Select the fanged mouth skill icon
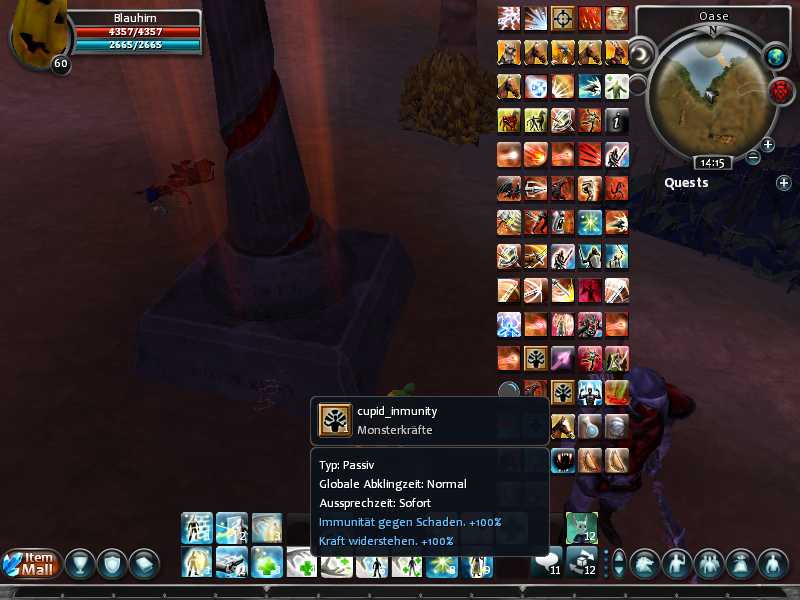The image size is (800, 600). tap(563, 460)
